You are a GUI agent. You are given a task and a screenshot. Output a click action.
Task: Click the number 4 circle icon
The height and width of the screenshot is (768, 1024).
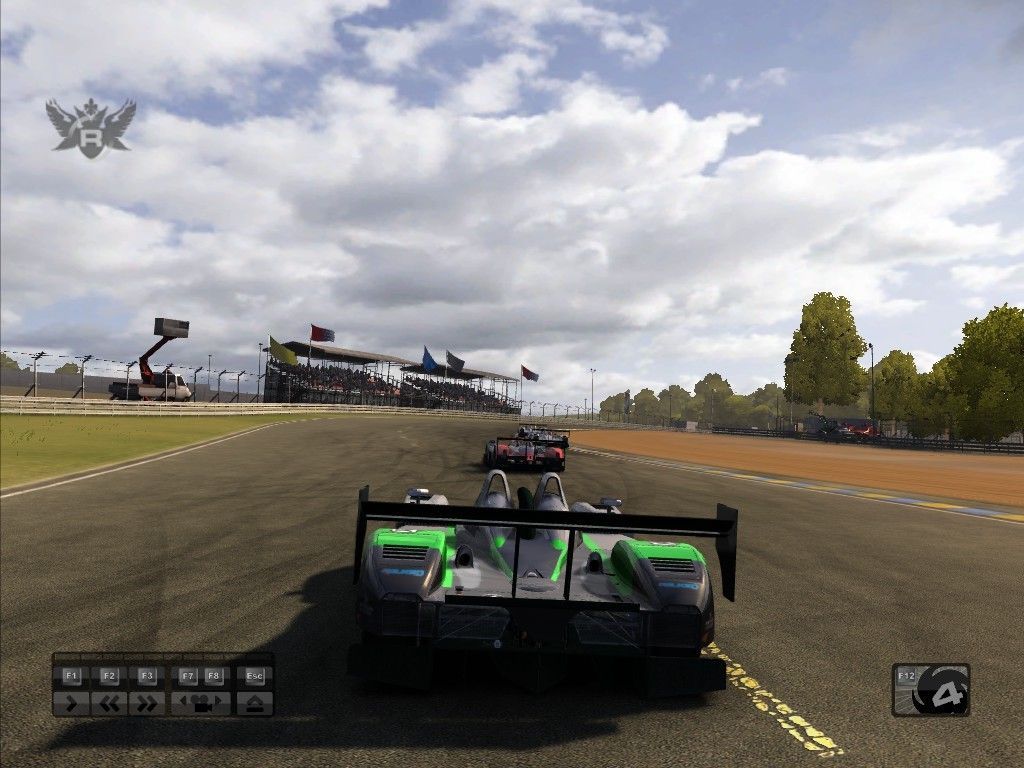click(x=940, y=692)
